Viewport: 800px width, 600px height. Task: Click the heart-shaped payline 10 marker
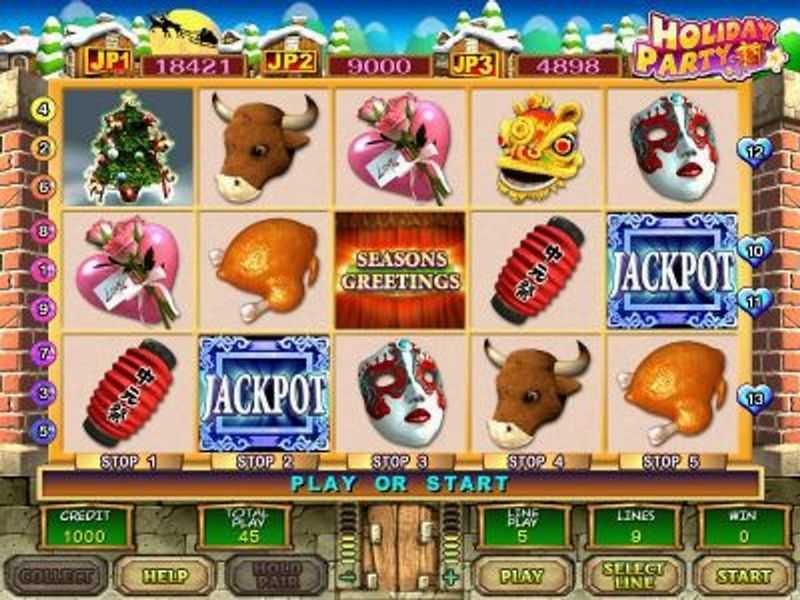755,250
